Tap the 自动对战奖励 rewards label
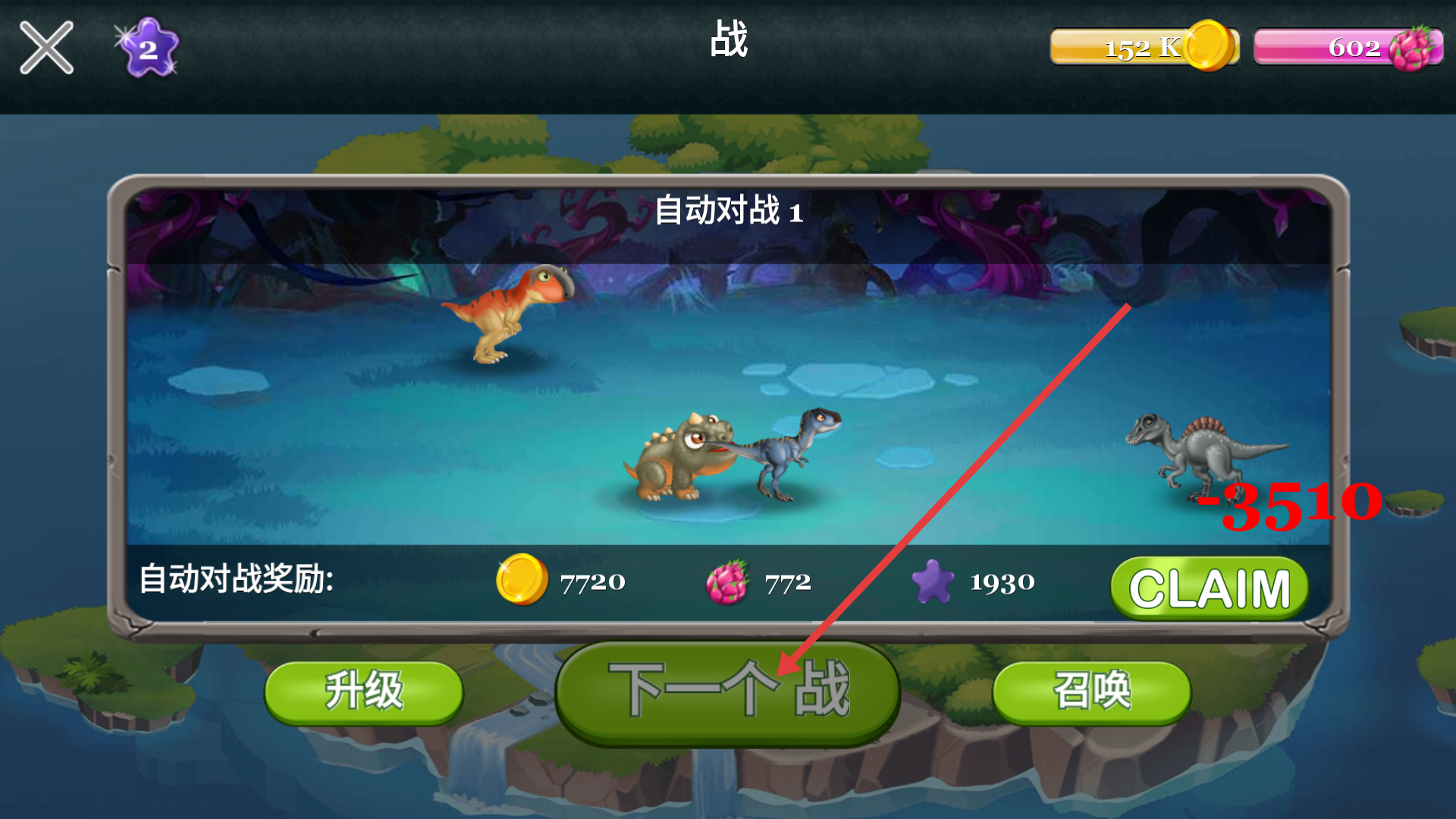 click(x=239, y=580)
